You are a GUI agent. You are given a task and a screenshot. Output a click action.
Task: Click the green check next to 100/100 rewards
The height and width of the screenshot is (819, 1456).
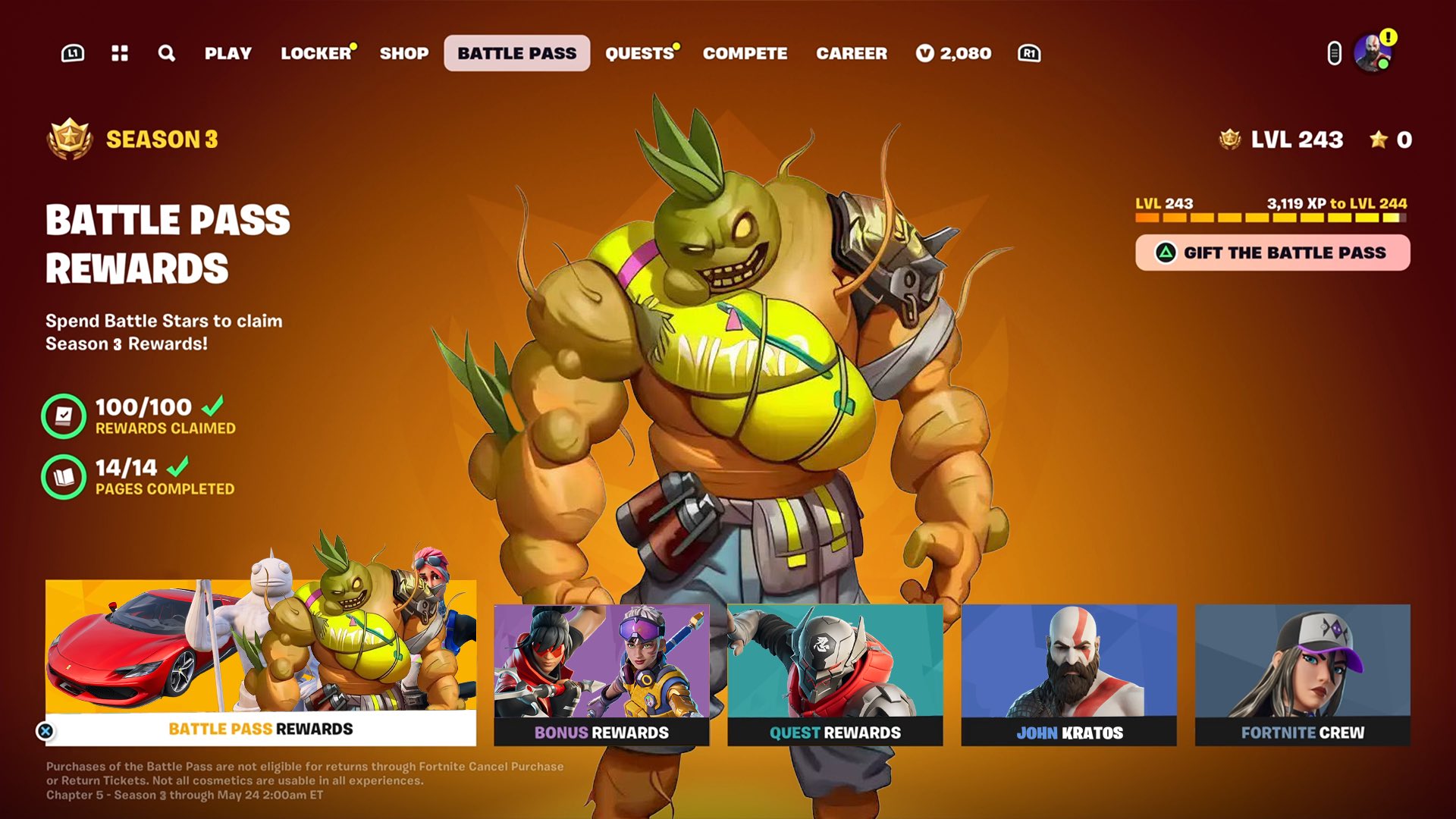click(220, 406)
